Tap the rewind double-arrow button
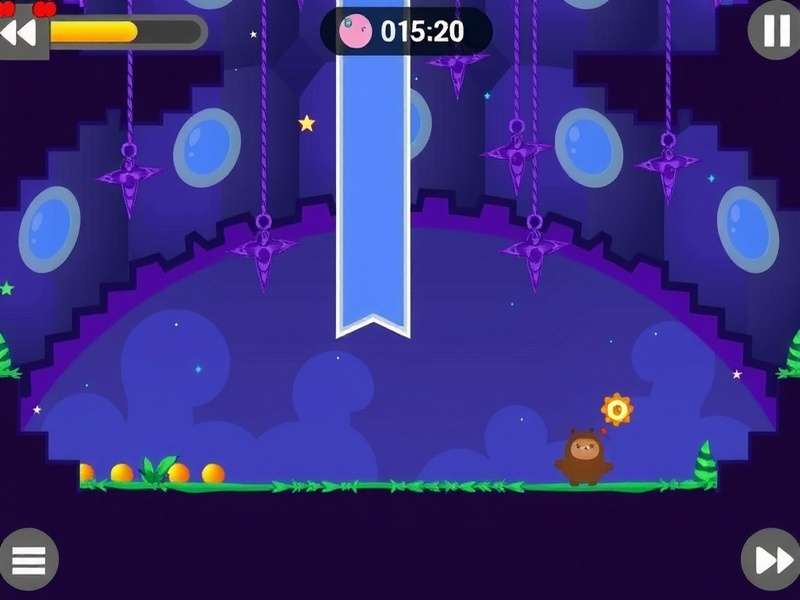The width and height of the screenshot is (800, 600). pos(19,32)
